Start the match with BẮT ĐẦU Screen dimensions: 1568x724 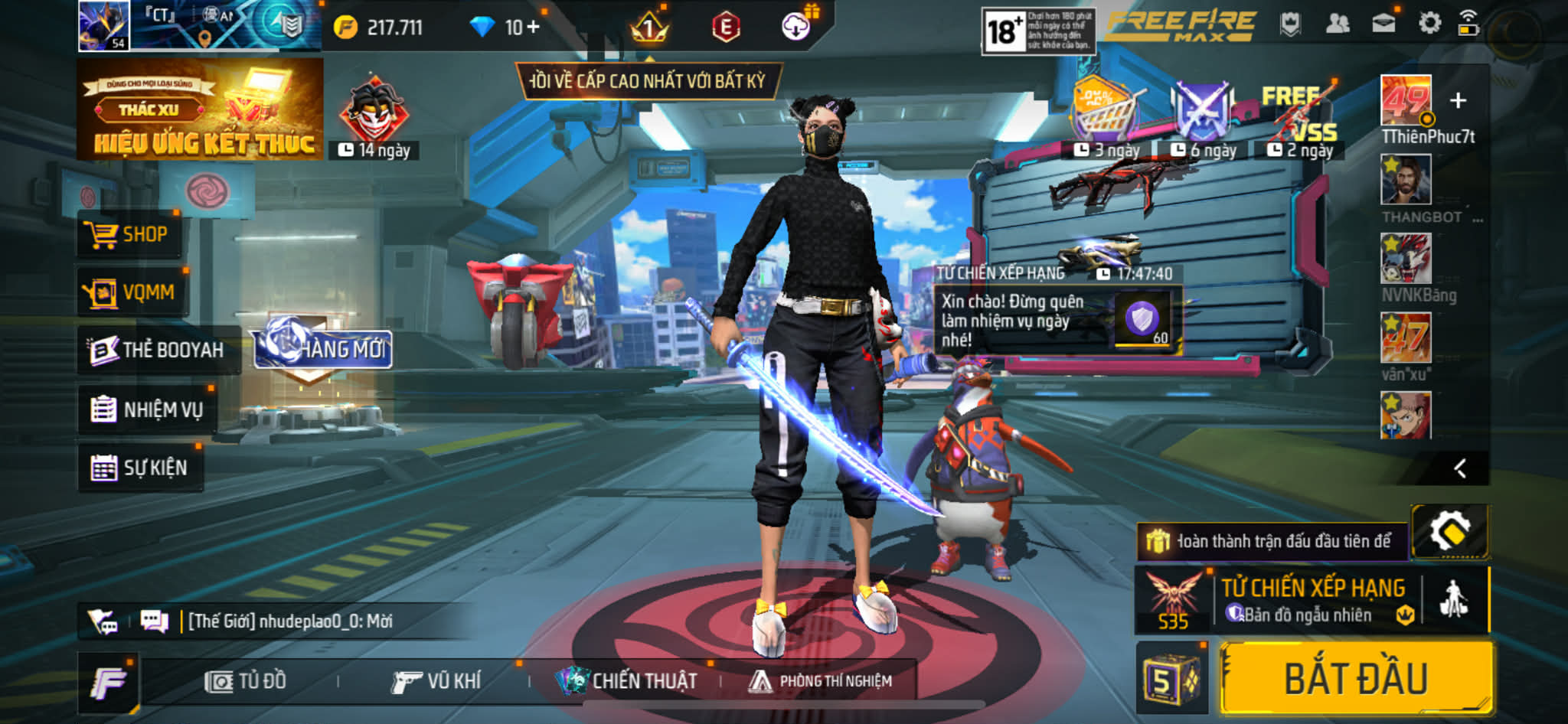tap(1356, 680)
